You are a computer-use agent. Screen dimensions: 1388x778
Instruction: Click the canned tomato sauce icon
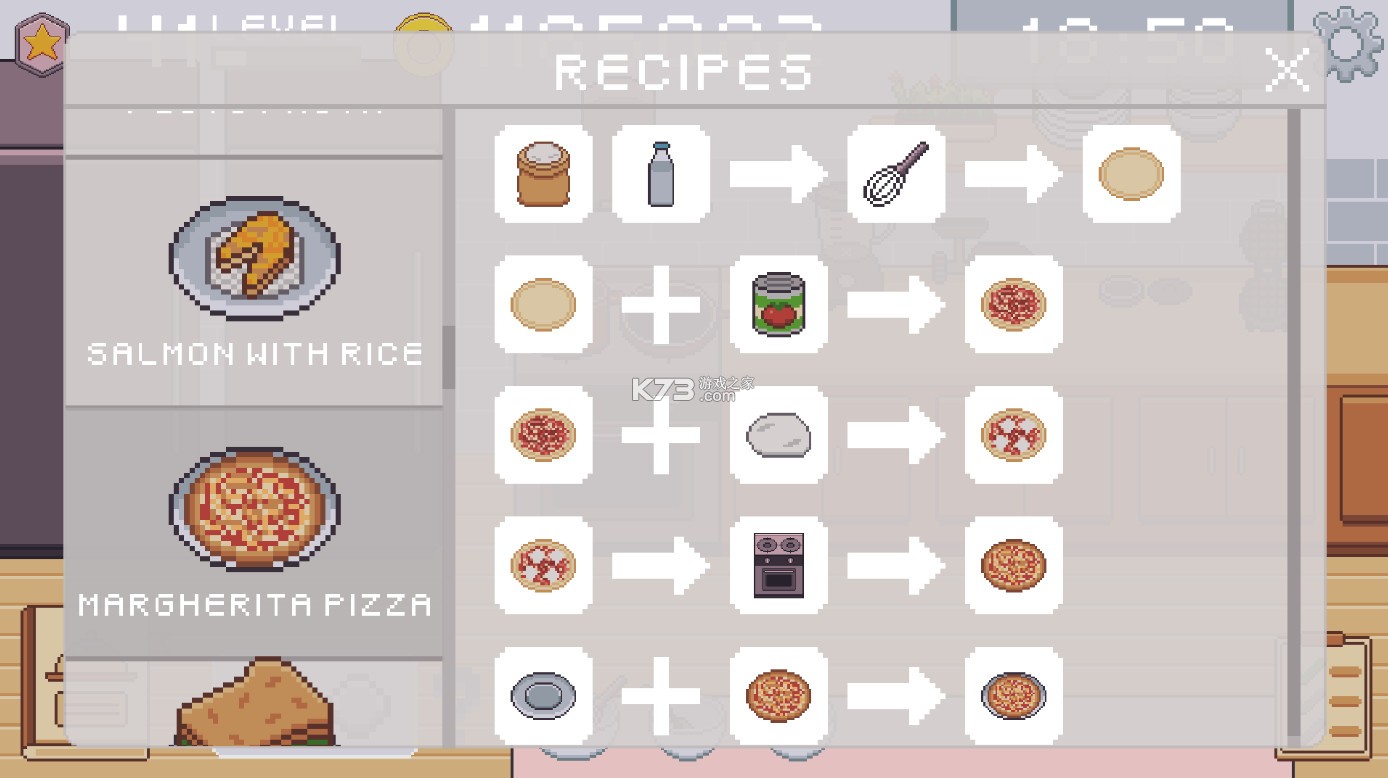pos(778,305)
